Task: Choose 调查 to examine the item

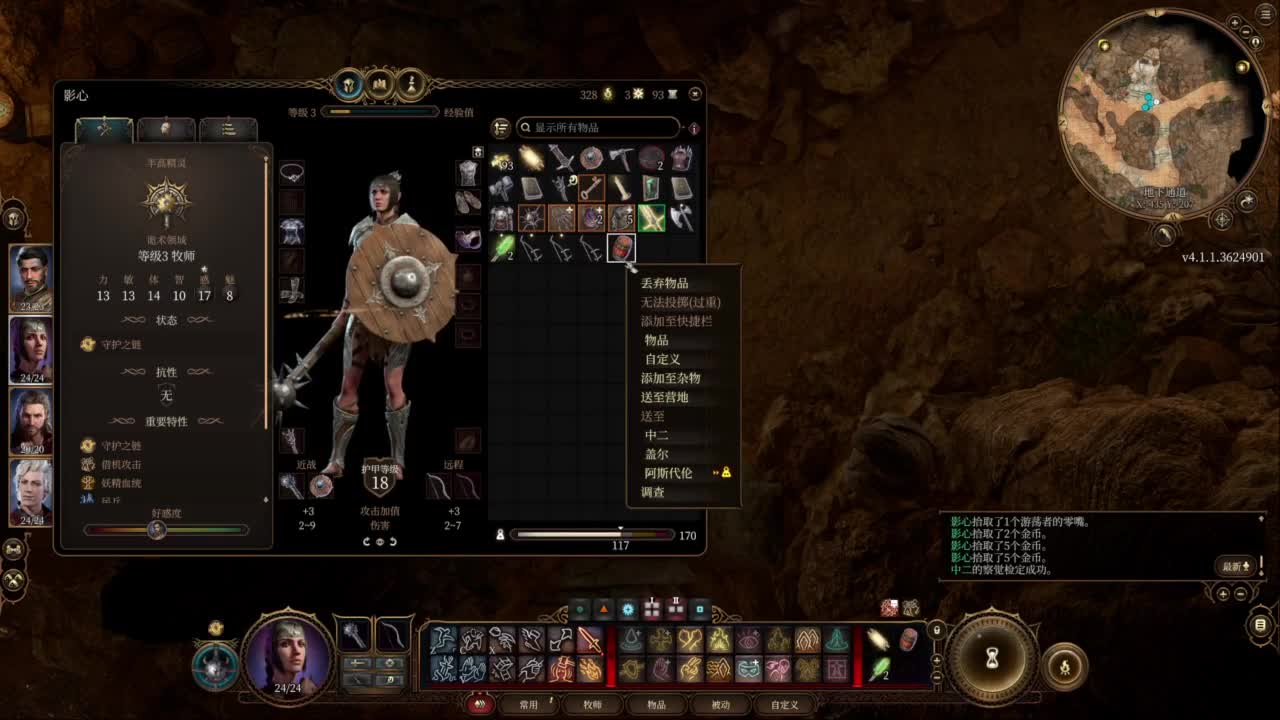Action: click(653, 492)
